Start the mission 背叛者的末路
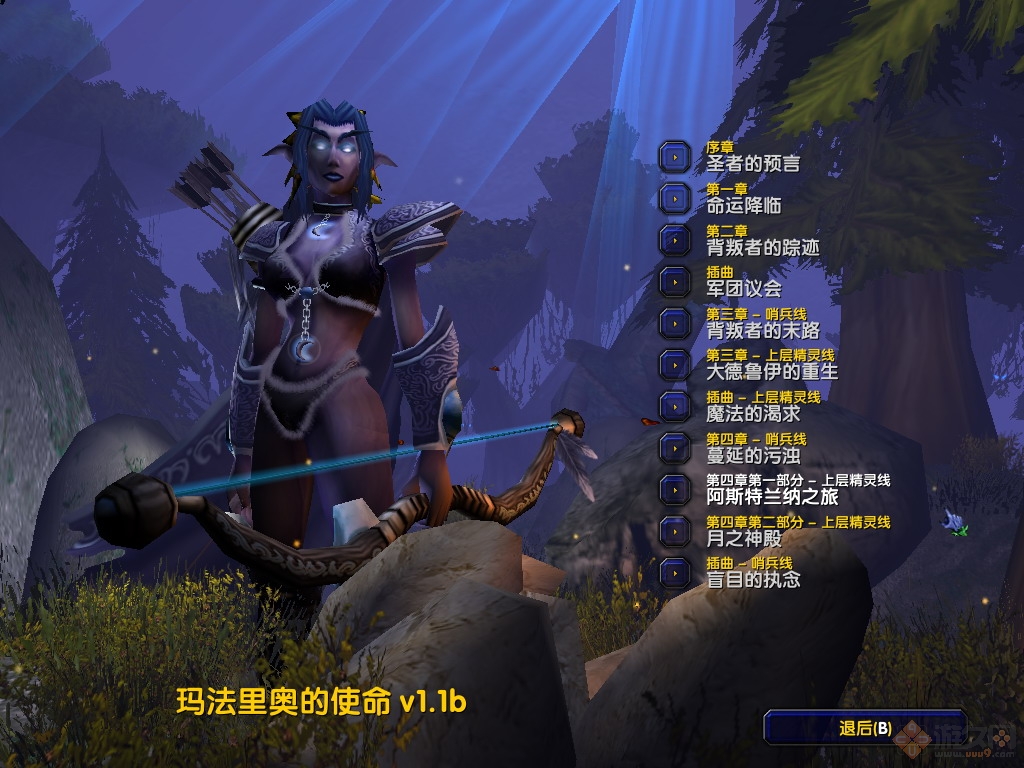Viewport: 1024px width, 768px height. [676, 323]
